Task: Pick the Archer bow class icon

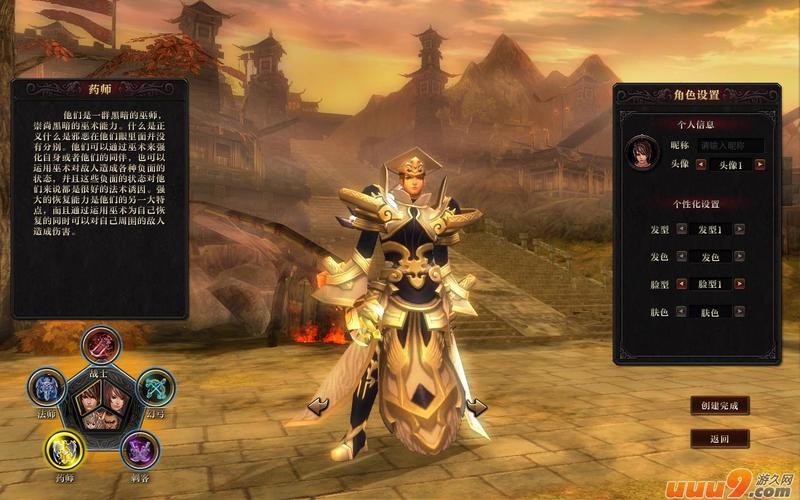Action: tap(155, 388)
